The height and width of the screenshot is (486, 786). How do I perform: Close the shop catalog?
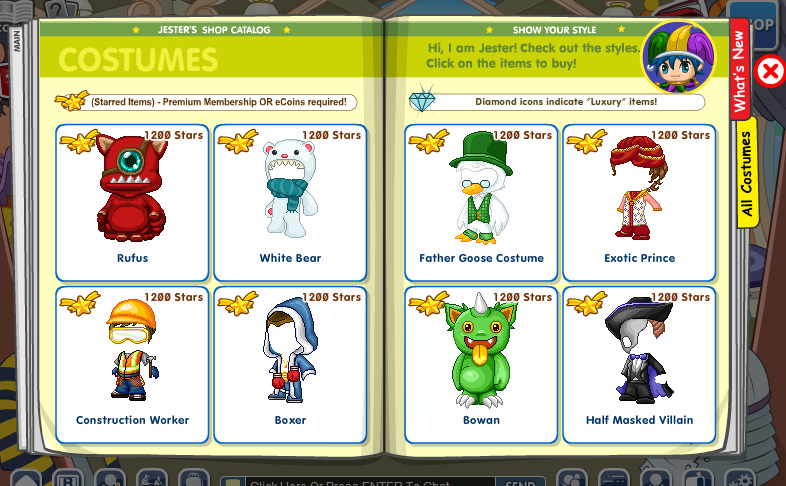coord(770,71)
